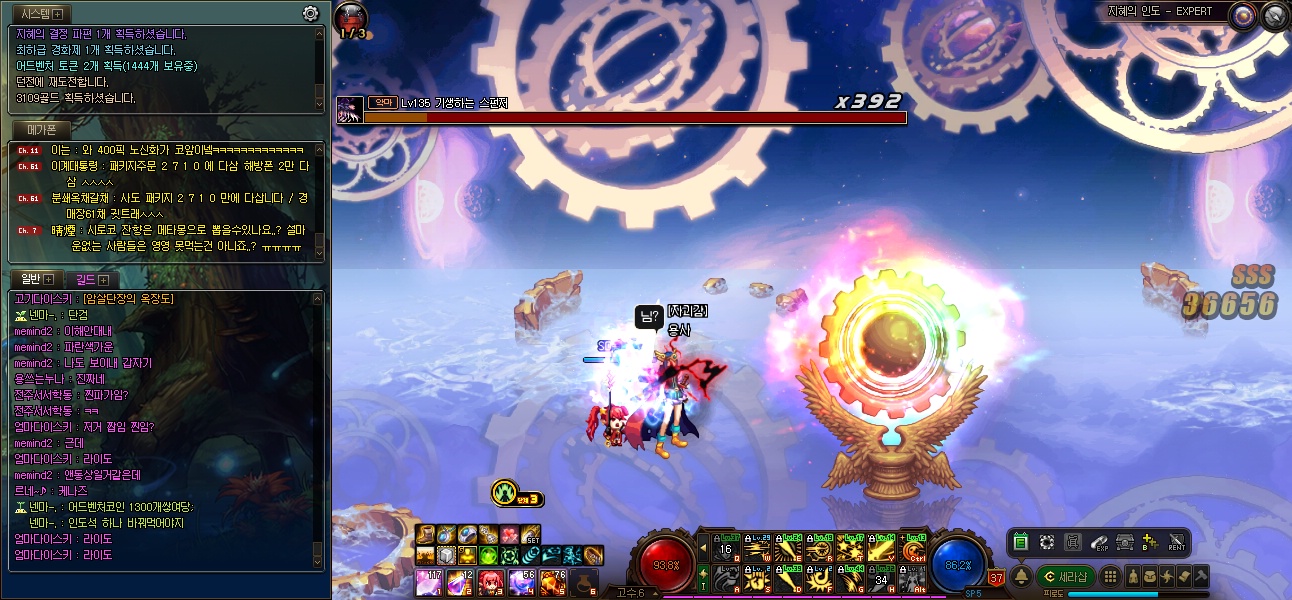
Task: Click the skill bar page arrow
Action: pos(704,549)
